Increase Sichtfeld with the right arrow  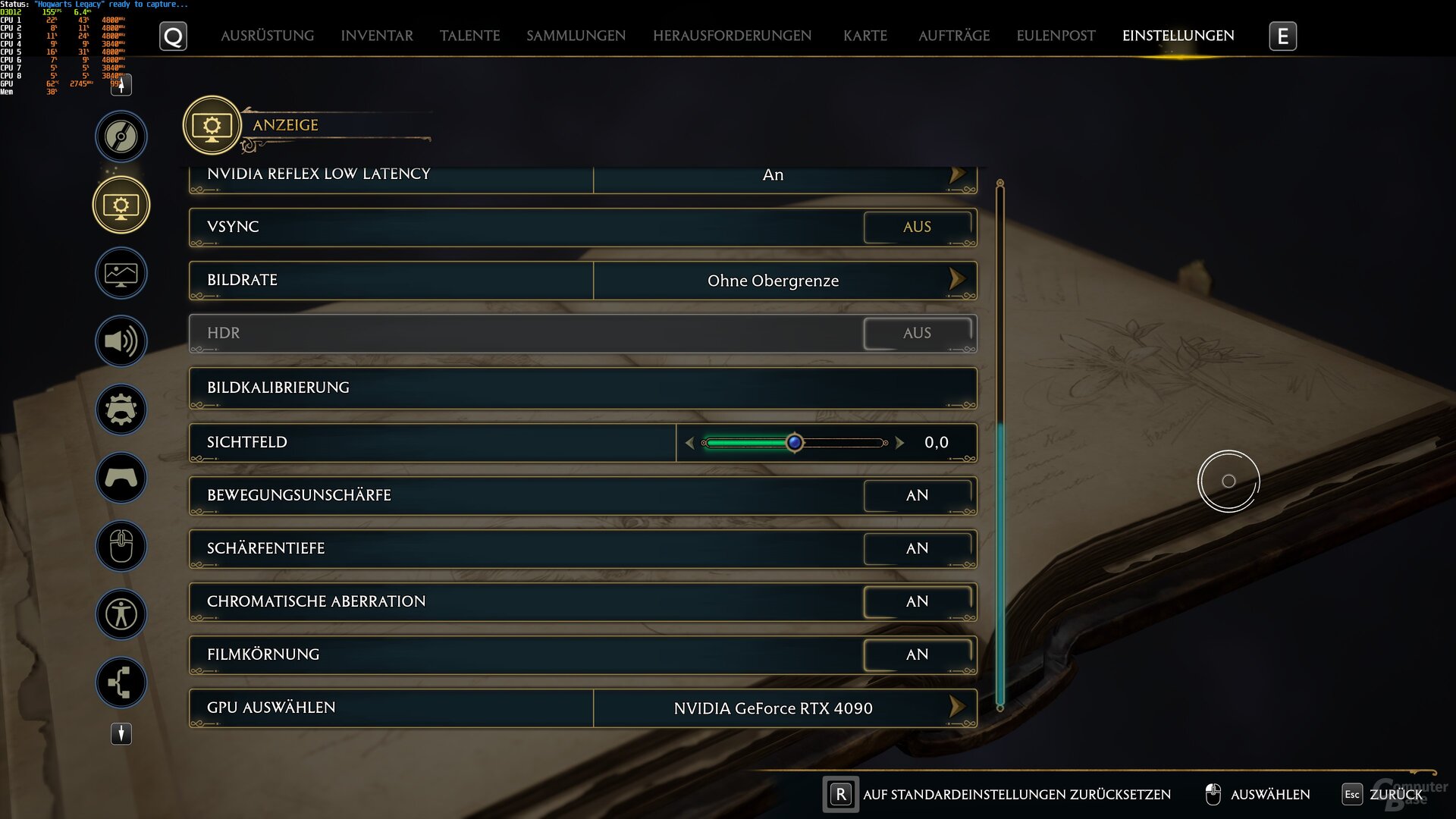tap(900, 442)
